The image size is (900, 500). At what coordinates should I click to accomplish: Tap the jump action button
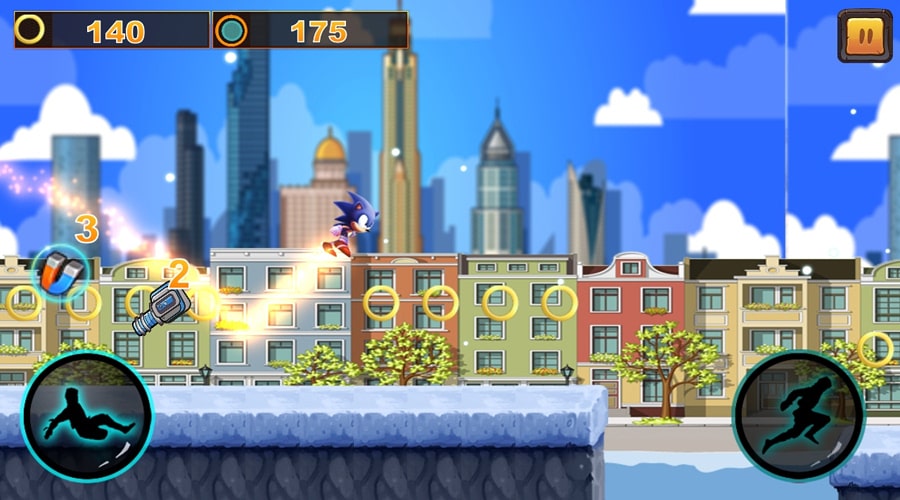(x=797, y=416)
